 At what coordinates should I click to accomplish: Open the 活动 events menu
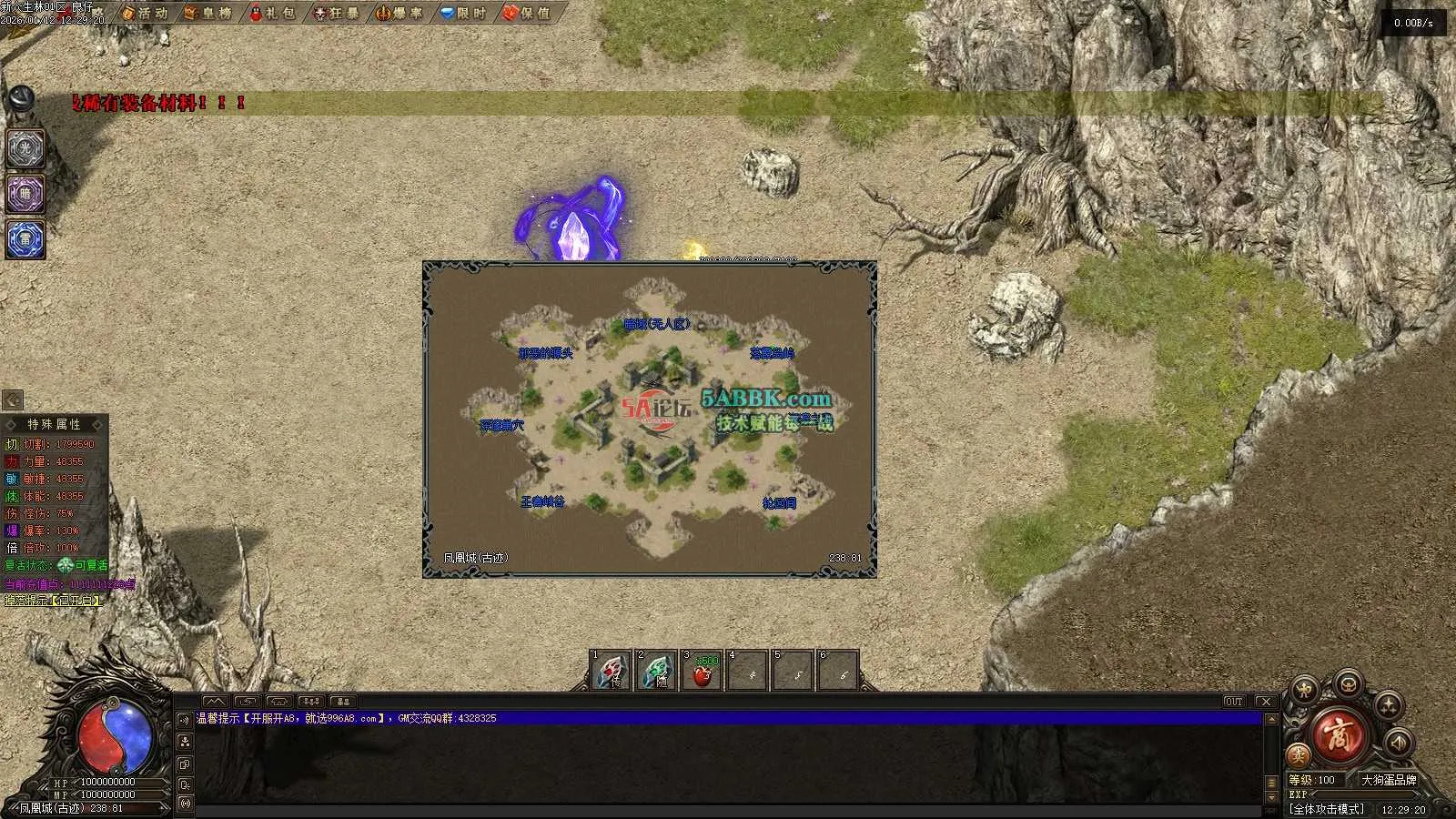click(146, 13)
